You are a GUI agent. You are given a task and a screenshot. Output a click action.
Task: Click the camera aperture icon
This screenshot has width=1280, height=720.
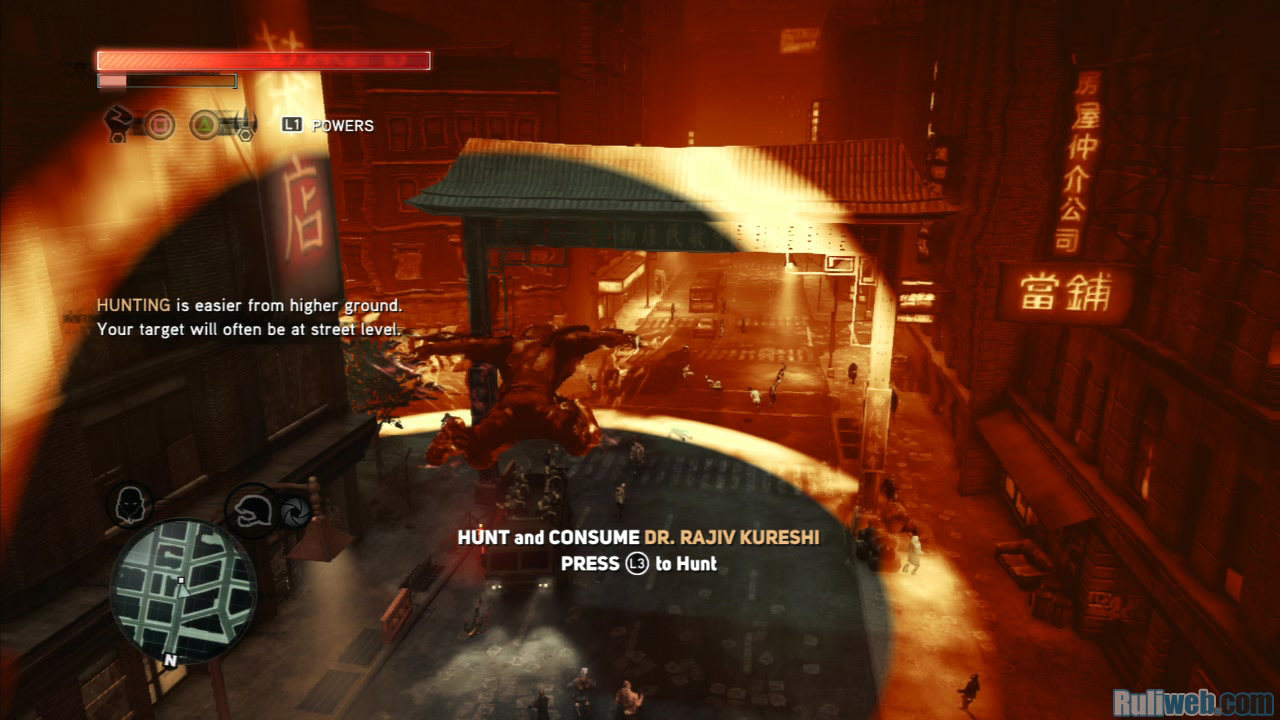295,509
